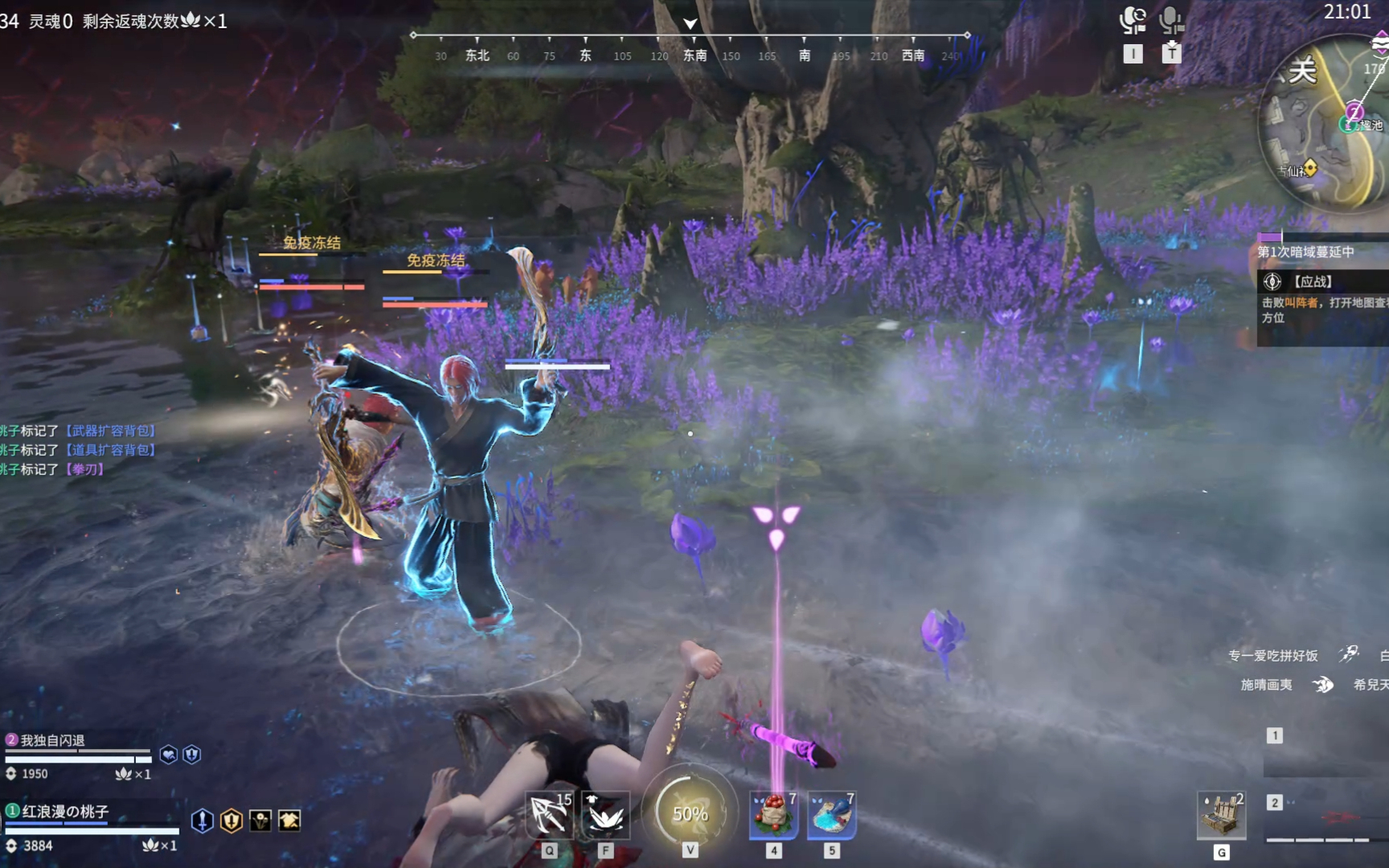Click the 东南 heading on the compass
The image size is (1389, 868).
point(694,55)
